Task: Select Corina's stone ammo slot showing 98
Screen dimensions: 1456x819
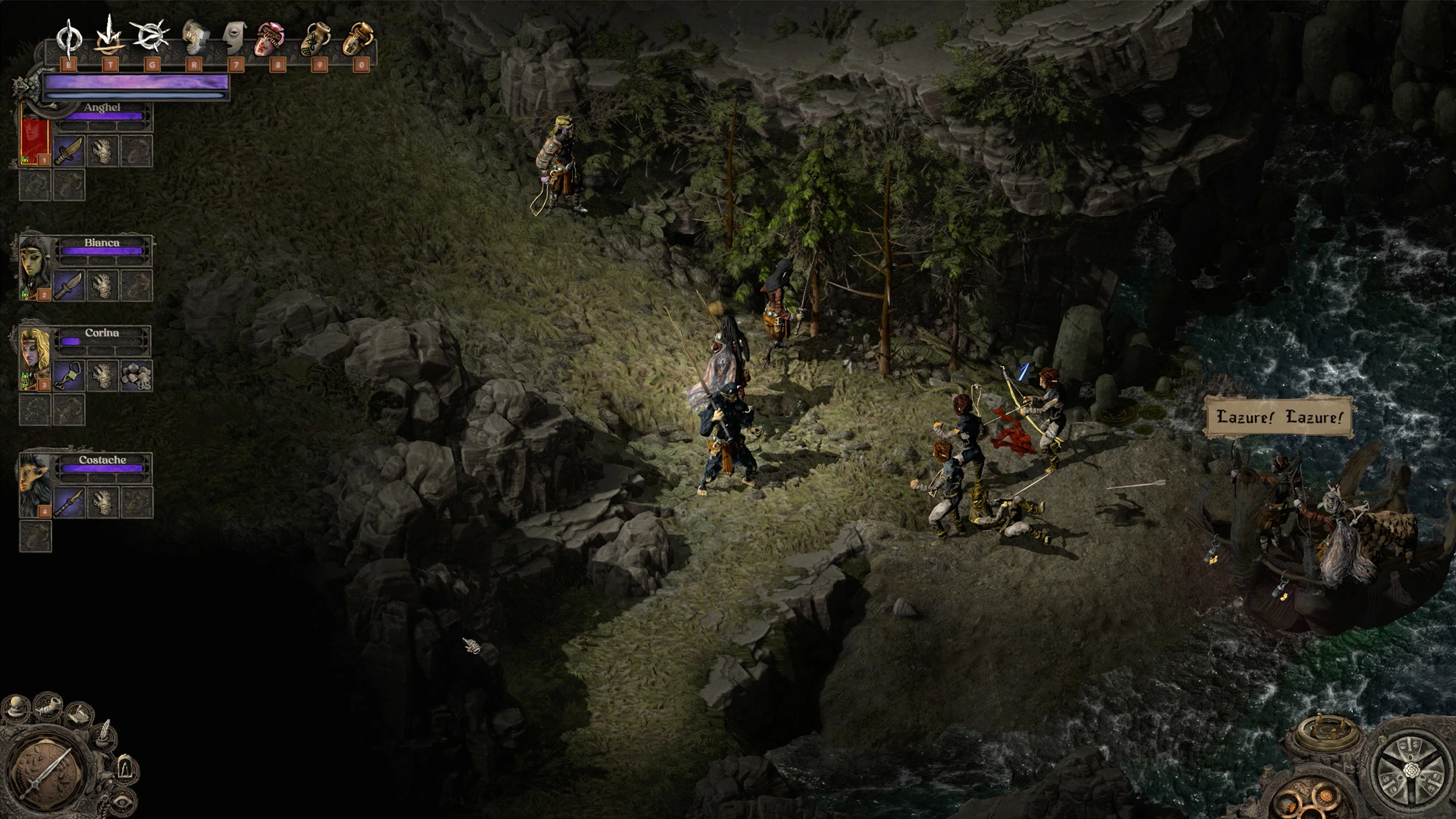Action: 136,375
